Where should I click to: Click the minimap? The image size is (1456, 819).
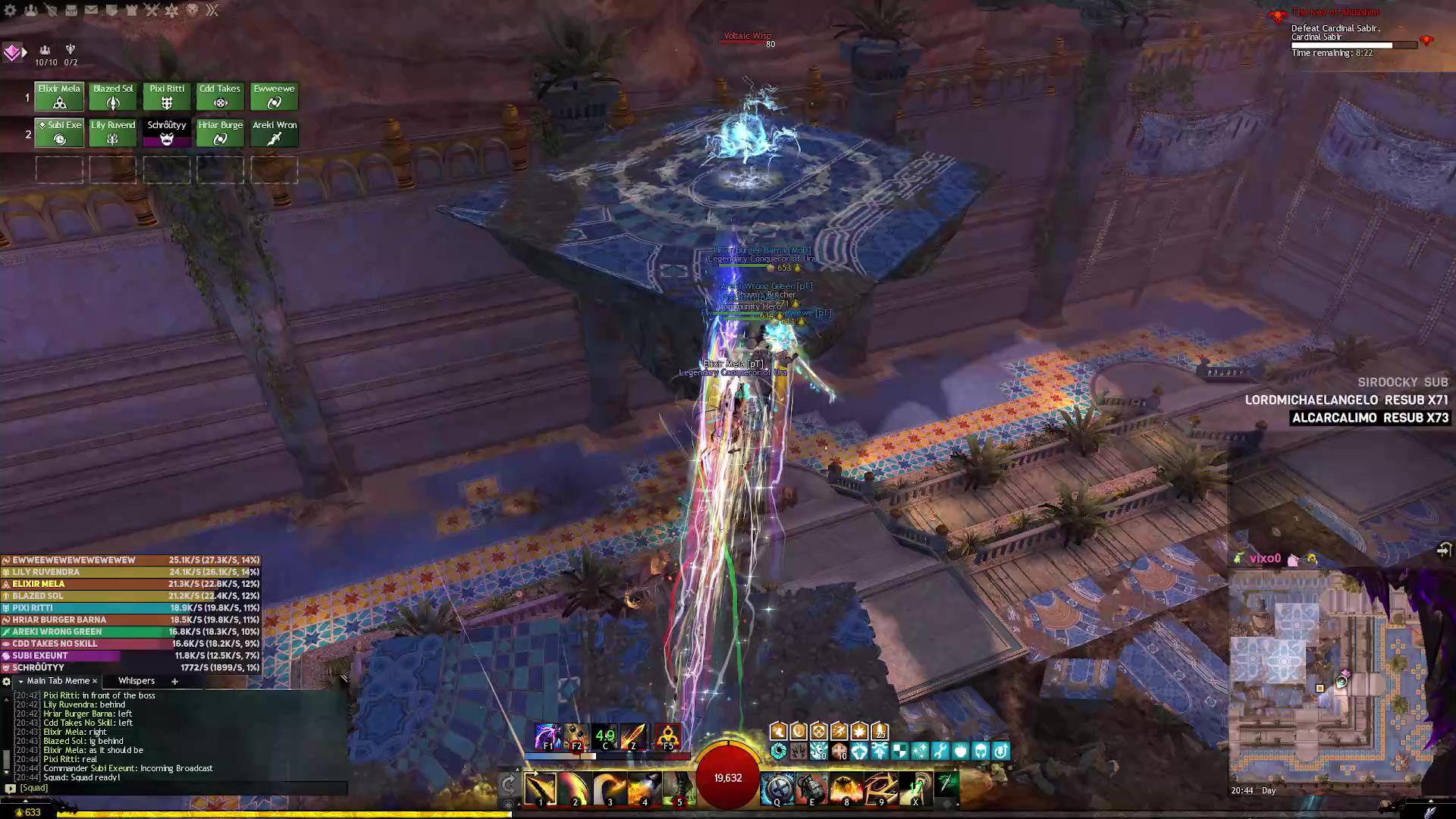pyautogui.click(x=1327, y=675)
